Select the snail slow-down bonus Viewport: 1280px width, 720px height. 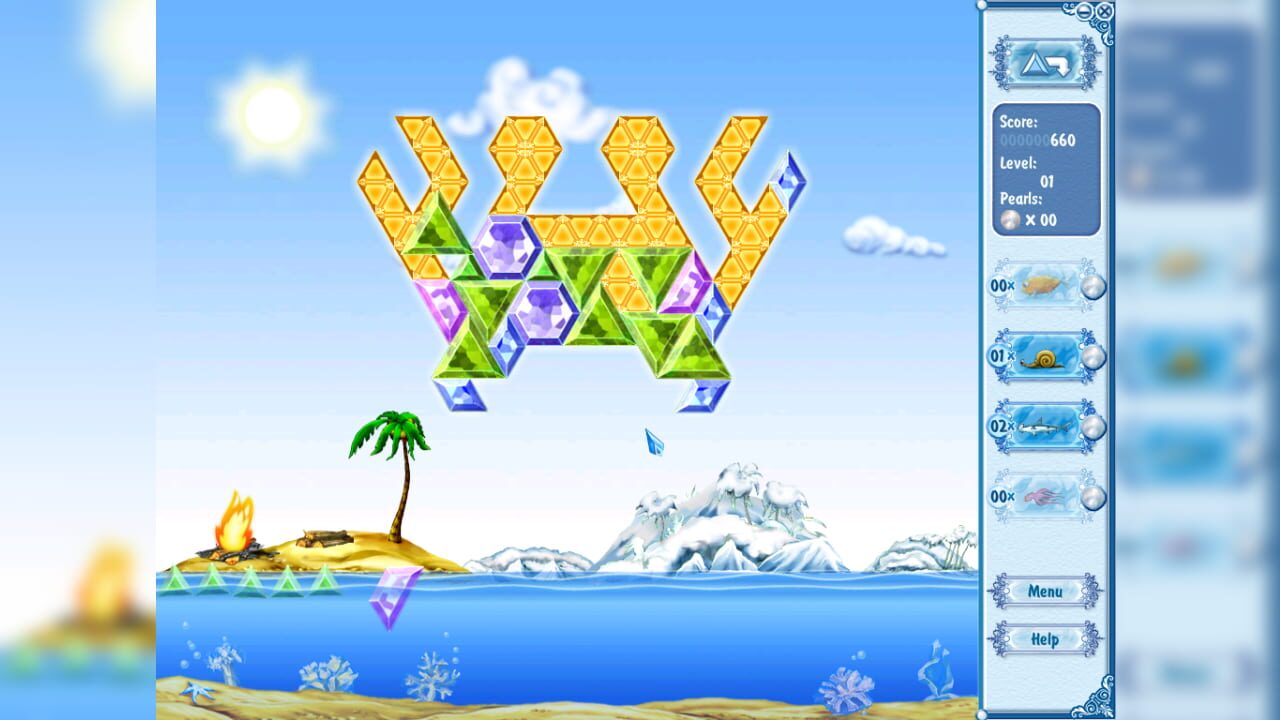pyautogui.click(x=1044, y=357)
